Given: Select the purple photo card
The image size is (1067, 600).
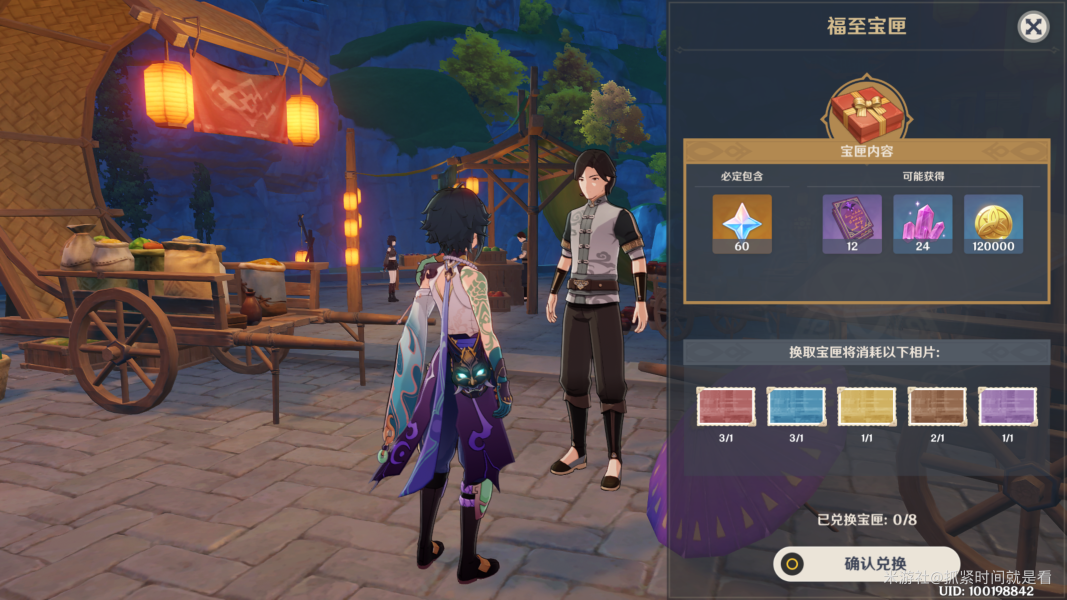Looking at the screenshot, I should (x=1007, y=407).
